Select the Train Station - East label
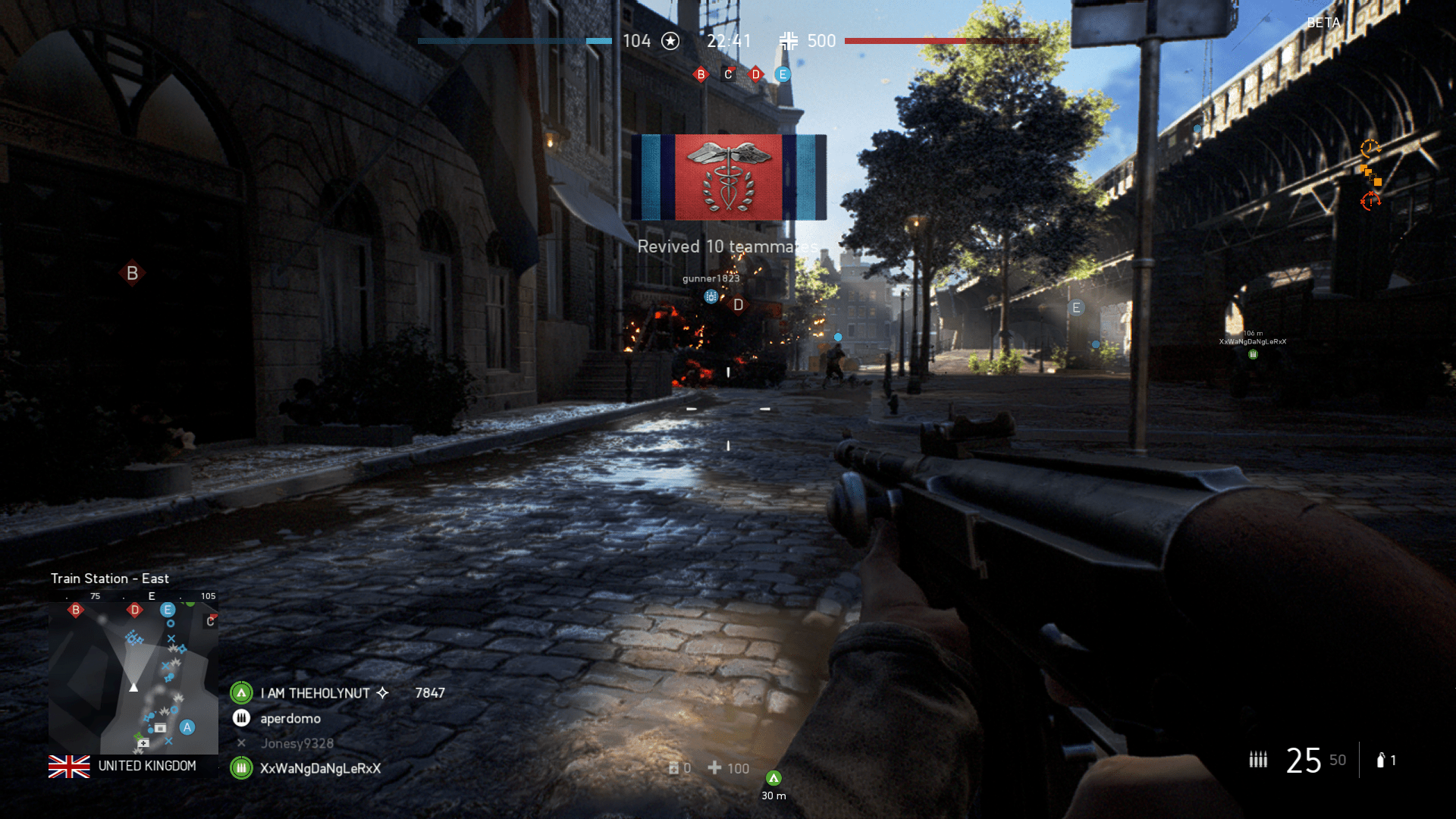The image size is (1456, 819). click(110, 578)
